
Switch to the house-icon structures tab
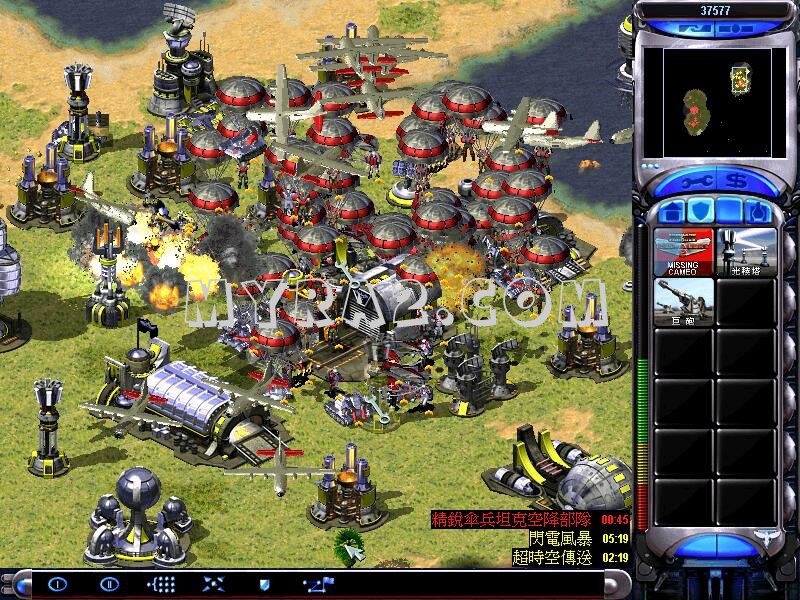tap(672, 211)
